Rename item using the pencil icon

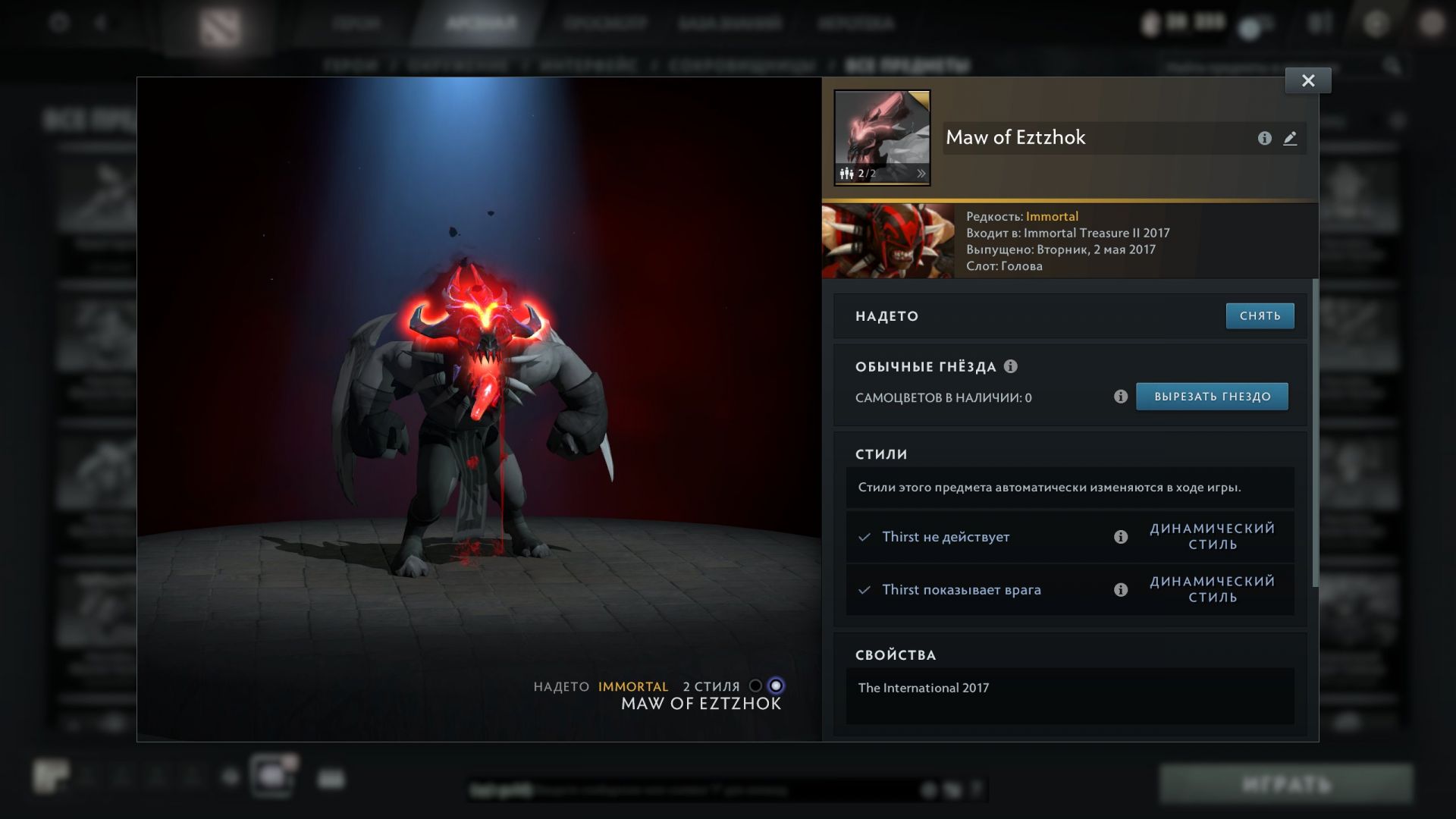[x=1290, y=138]
